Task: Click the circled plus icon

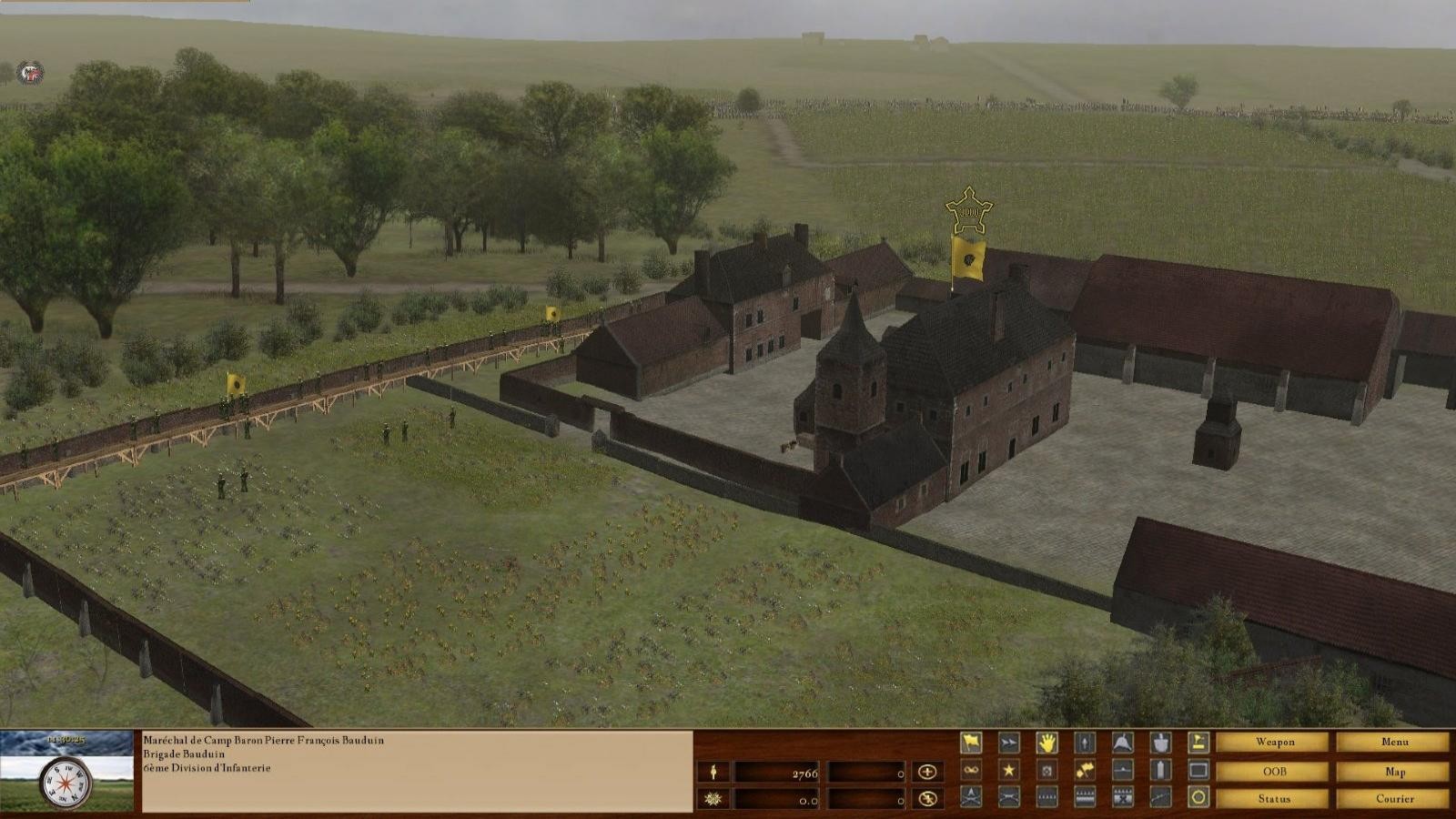Action: [x=927, y=772]
